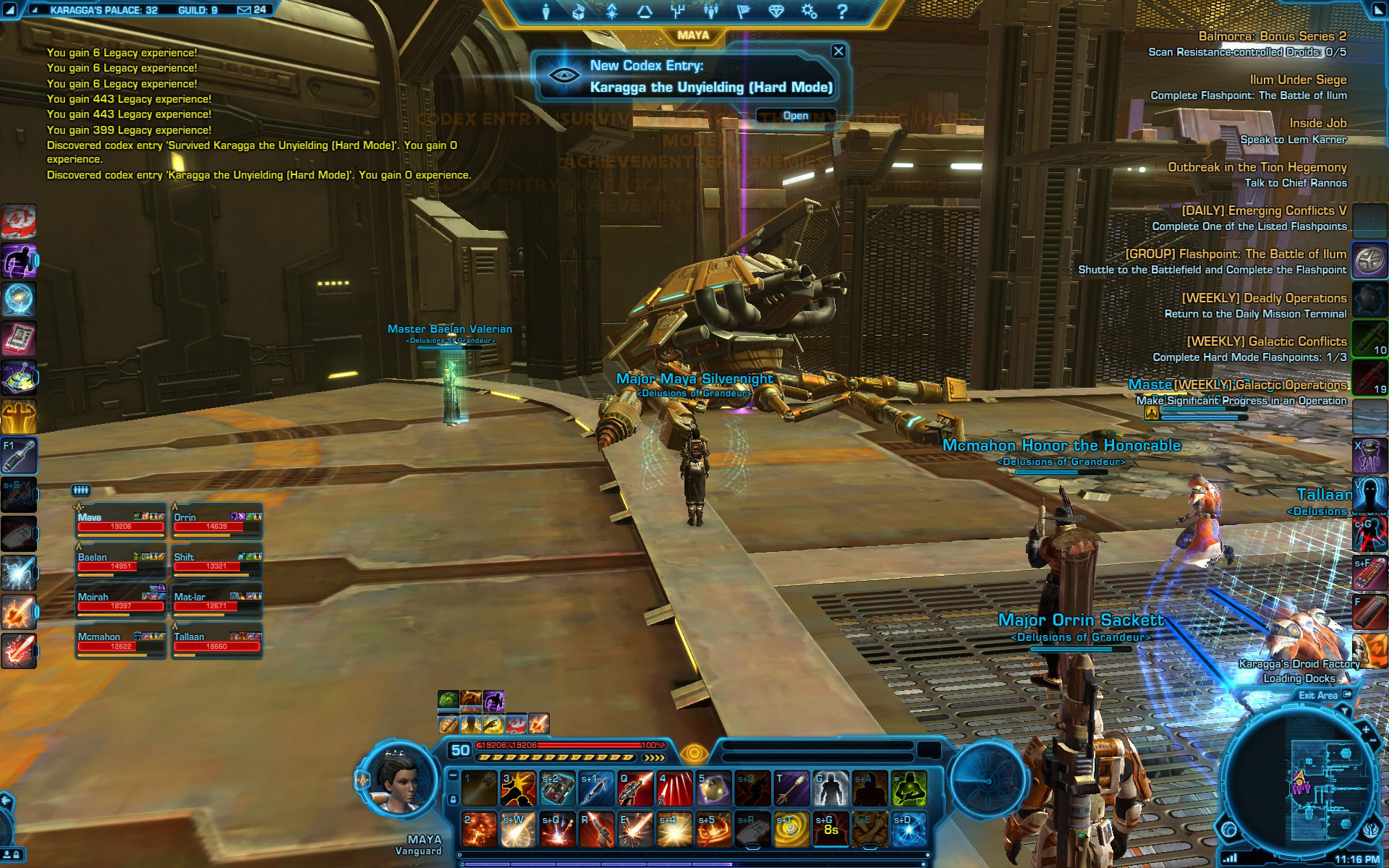Close the New Codex Entry popup
This screenshot has height=868, width=1389.
[838, 51]
